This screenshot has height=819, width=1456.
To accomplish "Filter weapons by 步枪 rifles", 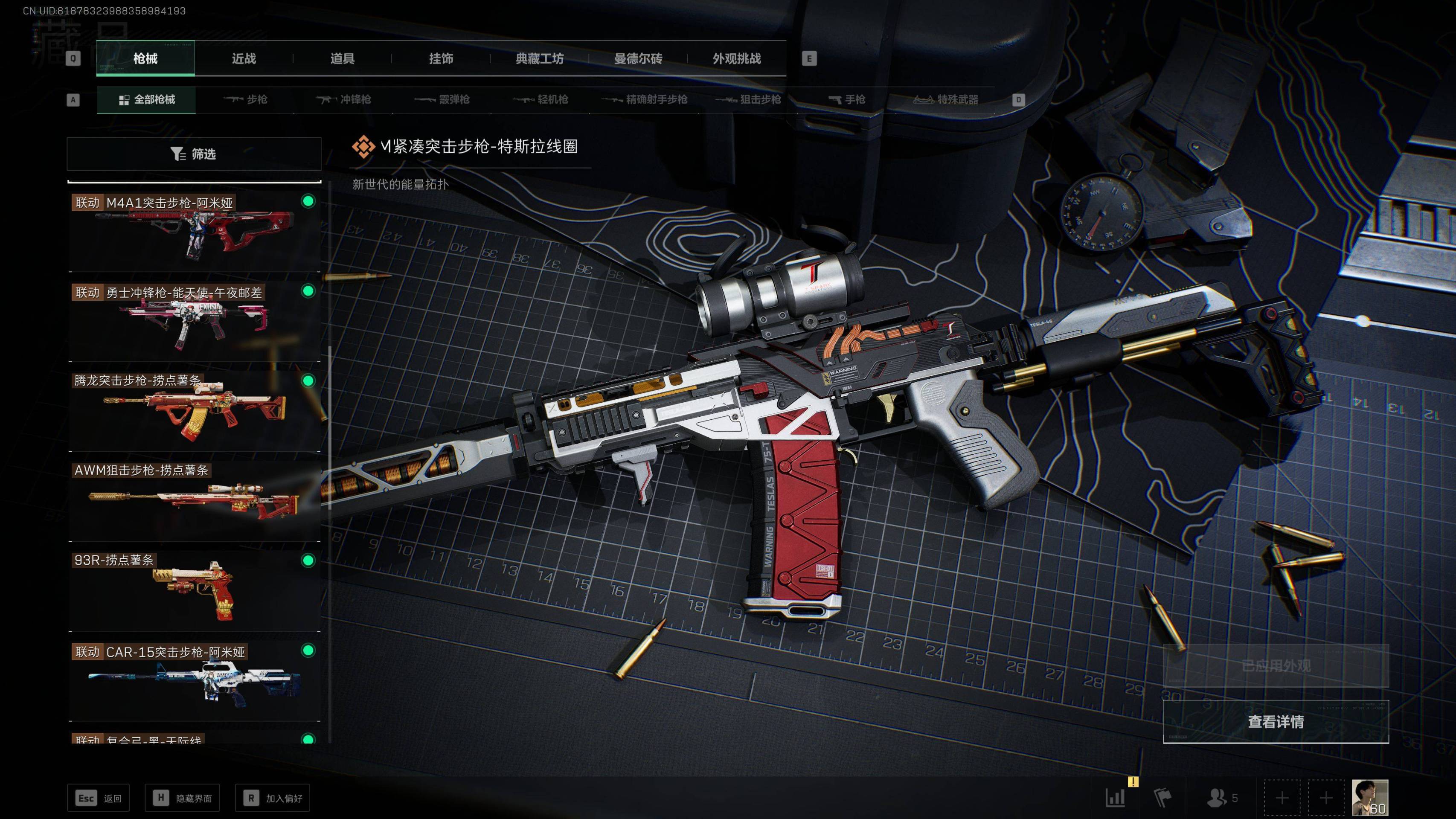I will (x=246, y=100).
